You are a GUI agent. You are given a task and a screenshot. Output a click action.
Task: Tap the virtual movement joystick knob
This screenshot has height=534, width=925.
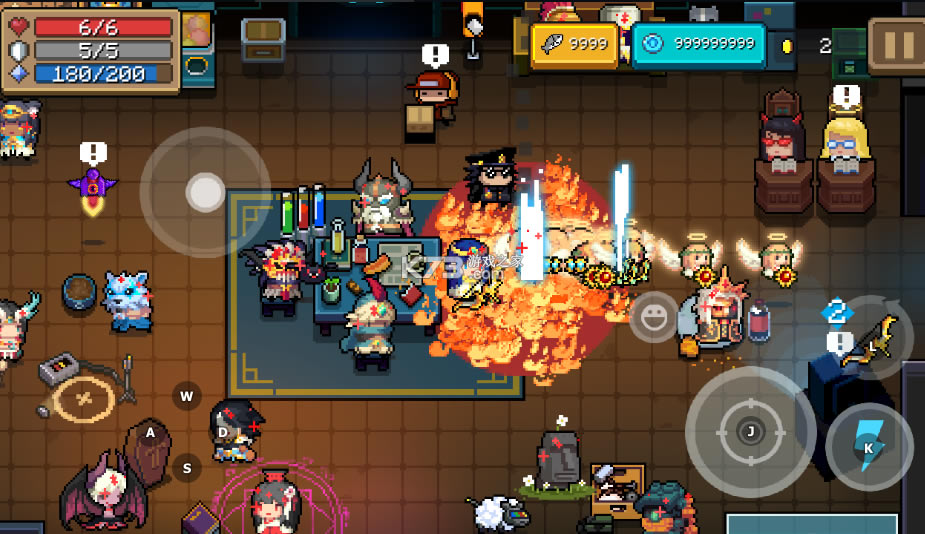pos(205,192)
